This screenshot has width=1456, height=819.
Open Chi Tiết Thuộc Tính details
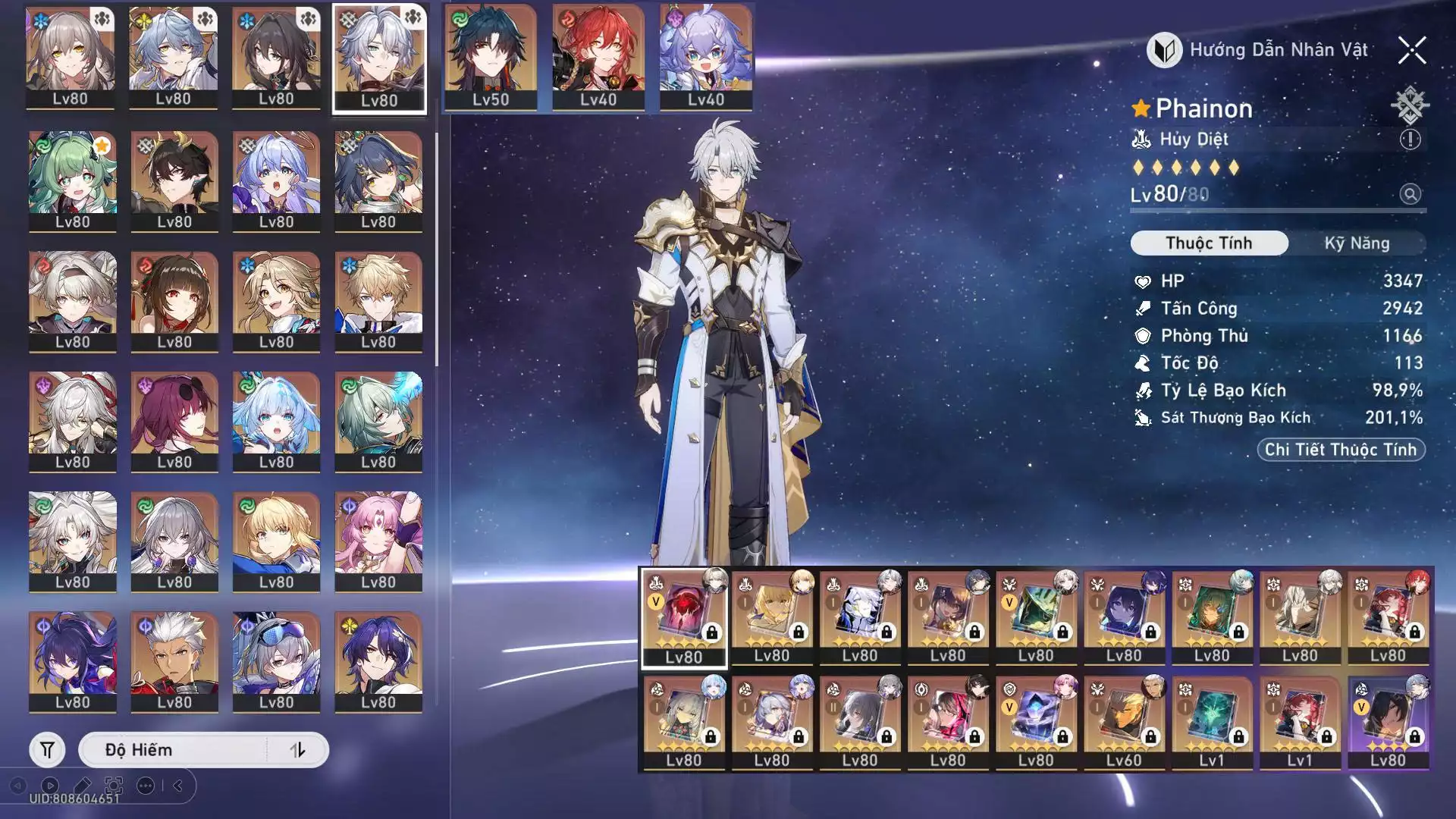click(1341, 450)
